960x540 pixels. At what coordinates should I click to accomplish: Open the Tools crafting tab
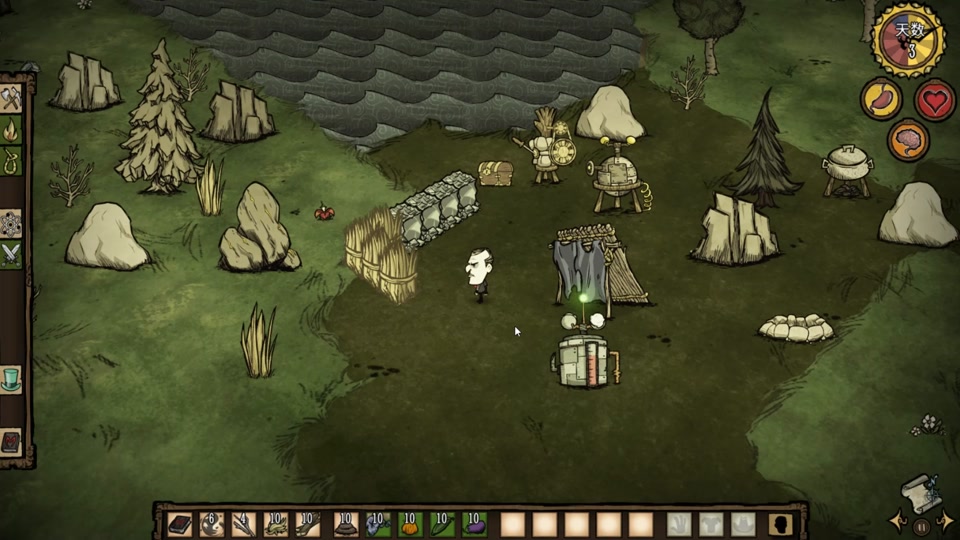[11, 99]
